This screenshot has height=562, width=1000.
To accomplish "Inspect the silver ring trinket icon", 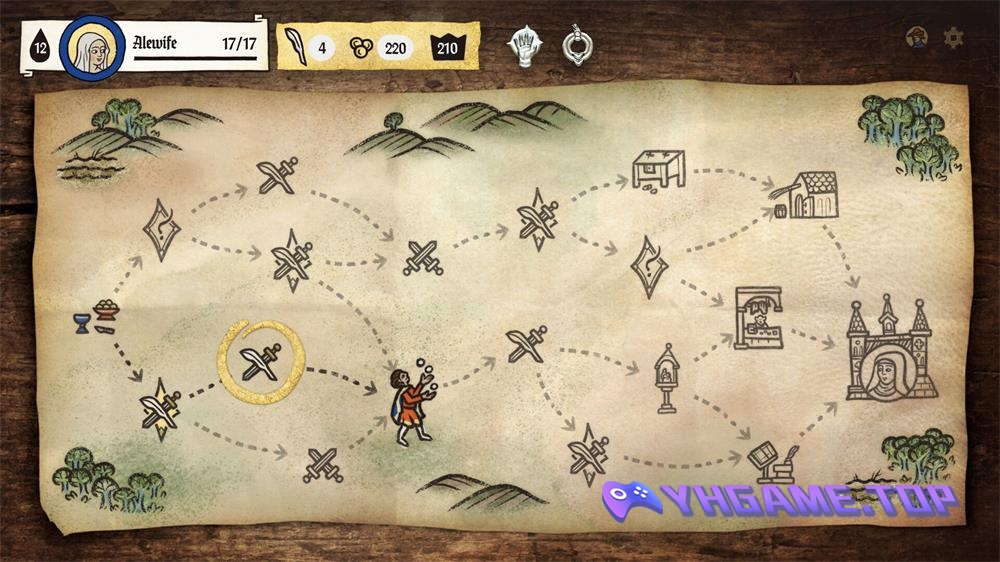I will point(576,44).
